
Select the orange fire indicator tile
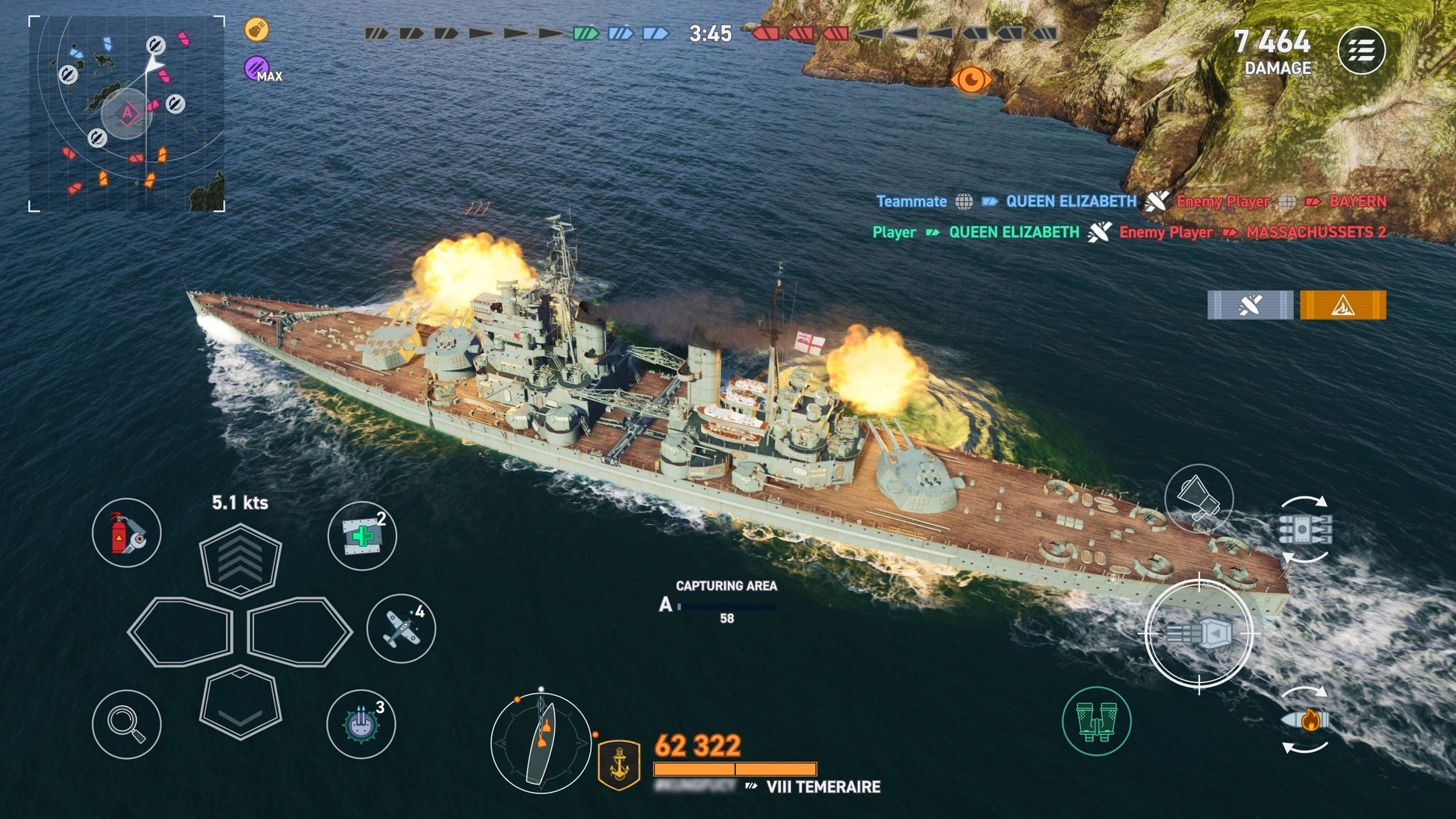click(1343, 305)
